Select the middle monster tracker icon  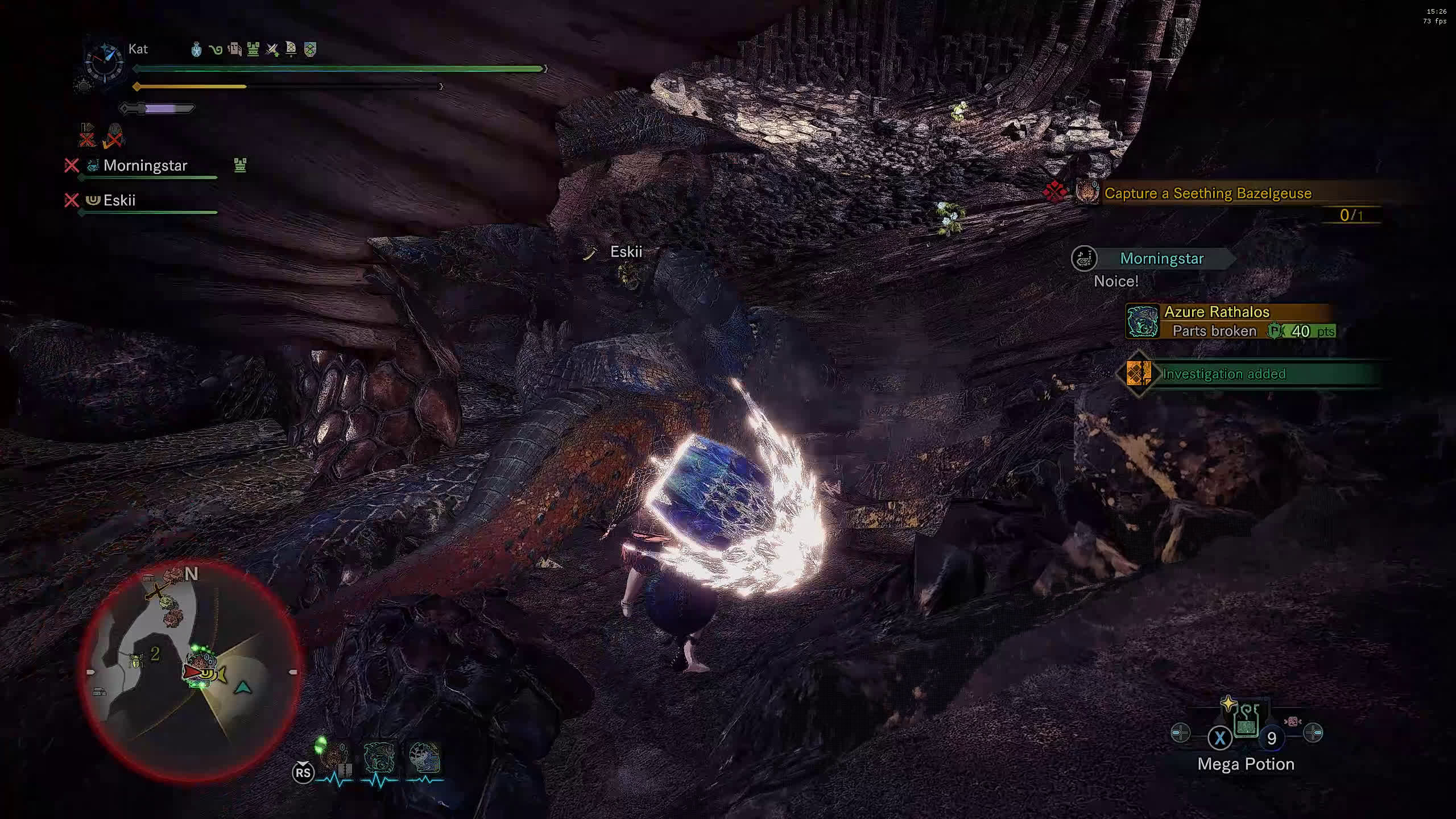pos(379,758)
